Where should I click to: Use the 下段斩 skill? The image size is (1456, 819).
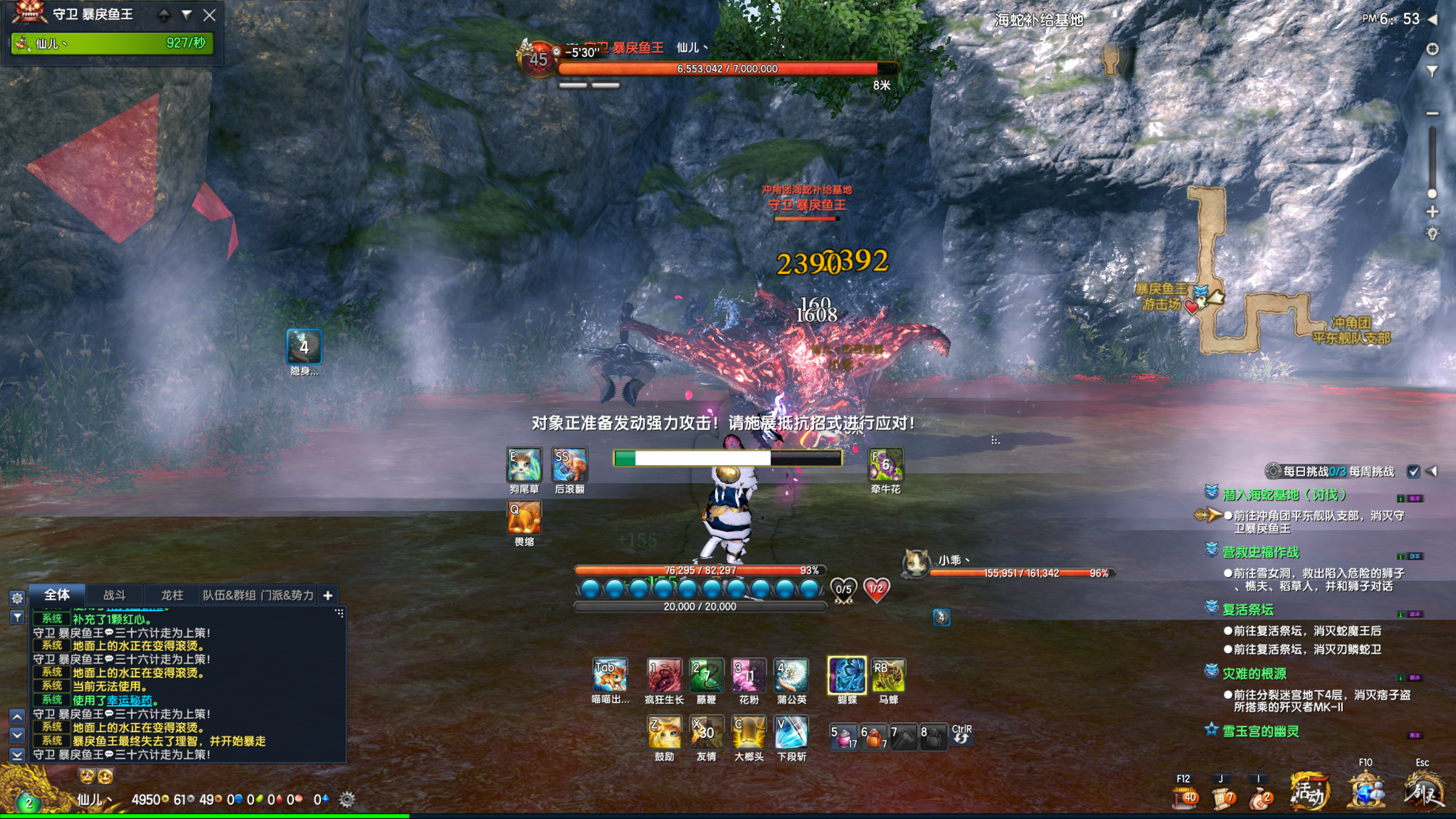pos(791,732)
